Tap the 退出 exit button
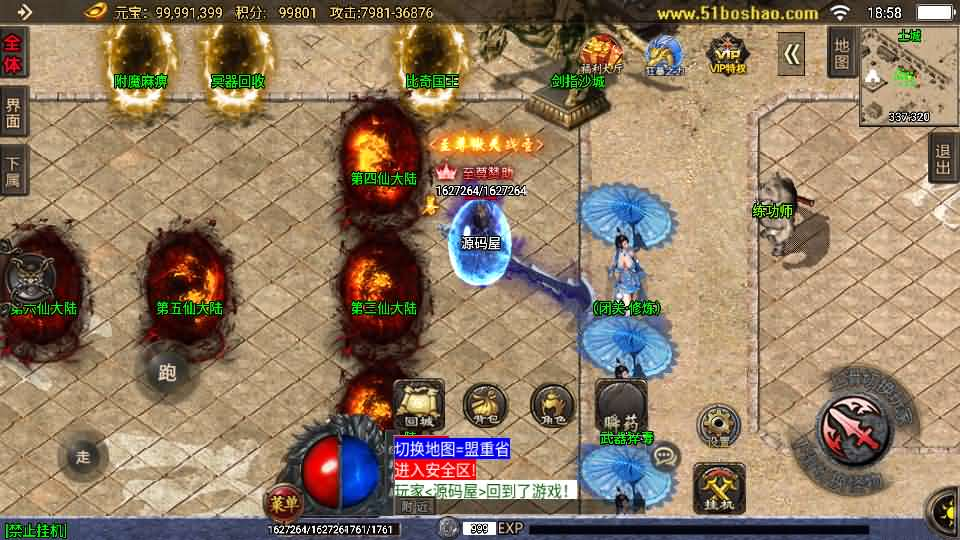This screenshot has width=960, height=540. (x=942, y=158)
